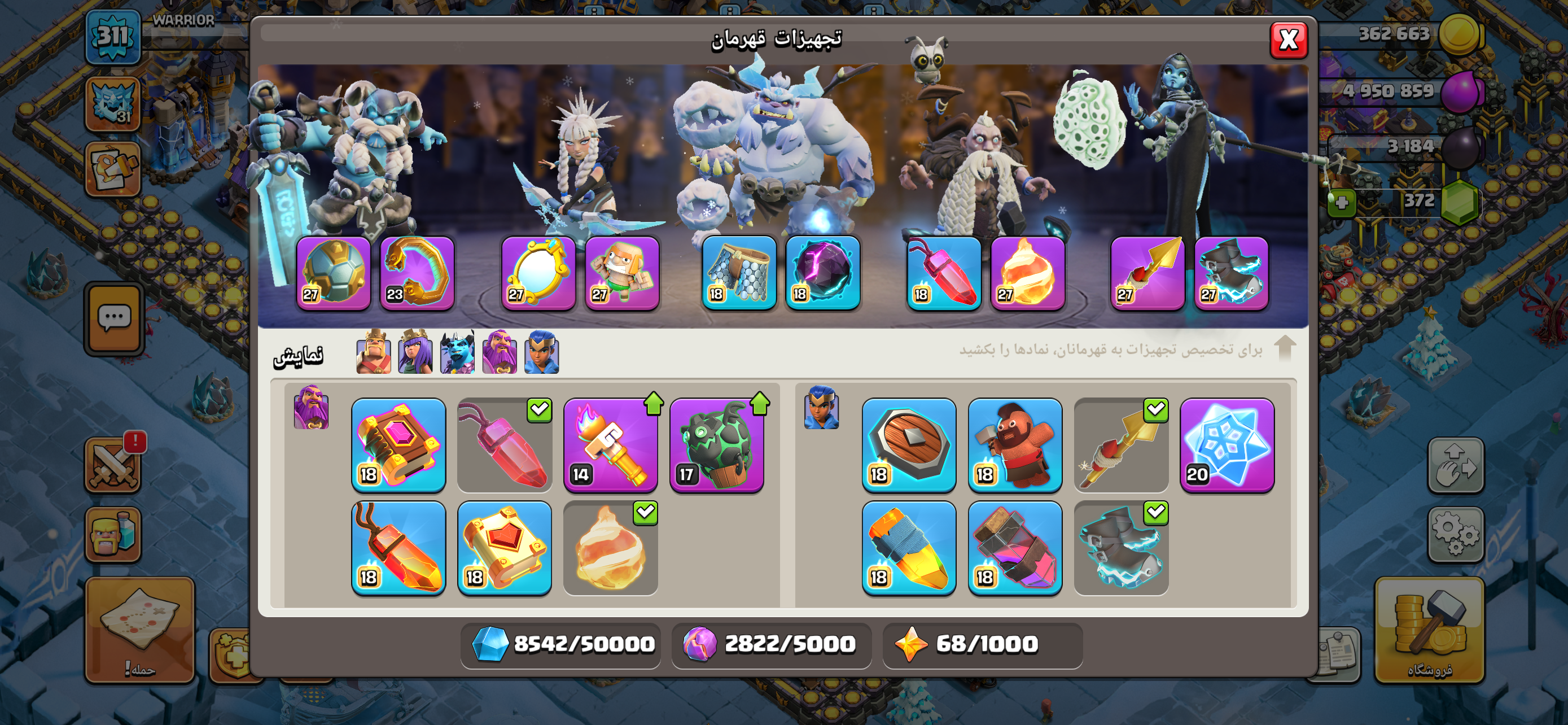This screenshot has width=1568, height=725.
Task: Pick the Lavaloon Puppet level 17
Action: click(x=716, y=444)
